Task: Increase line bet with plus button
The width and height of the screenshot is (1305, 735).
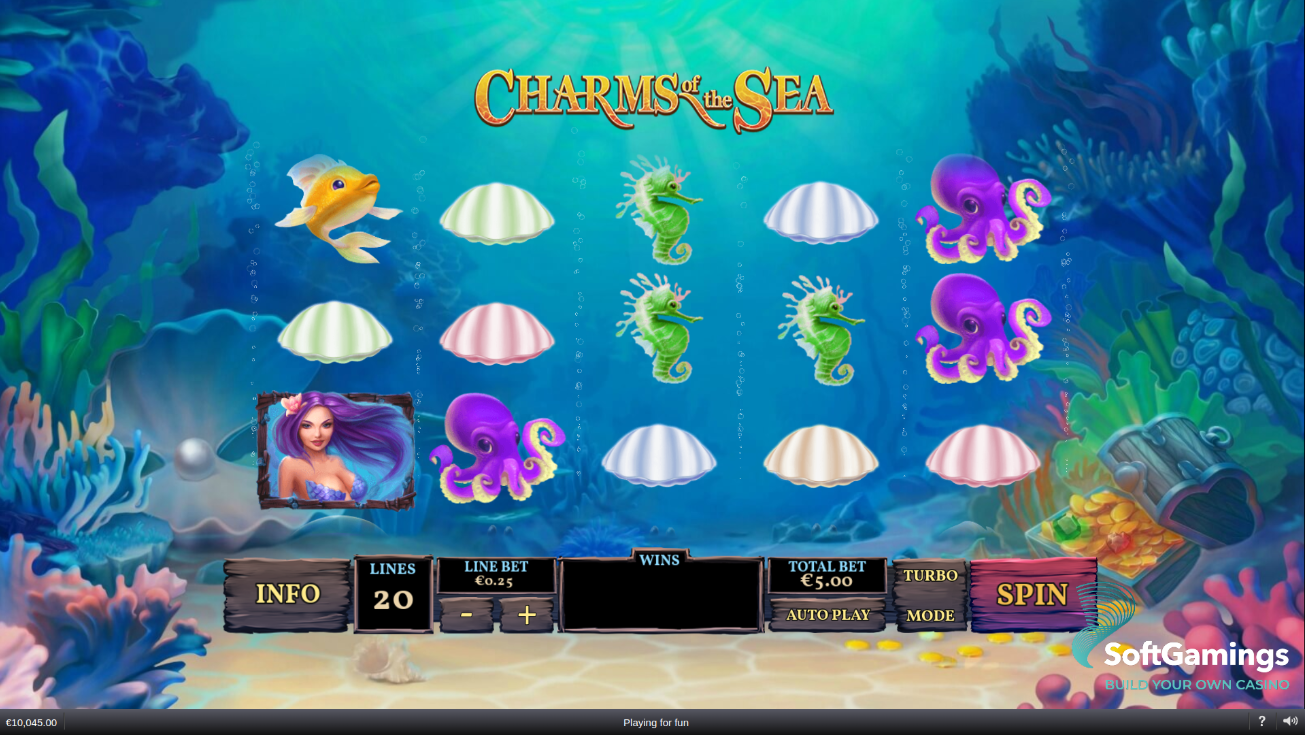Action: tap(527, 614)
